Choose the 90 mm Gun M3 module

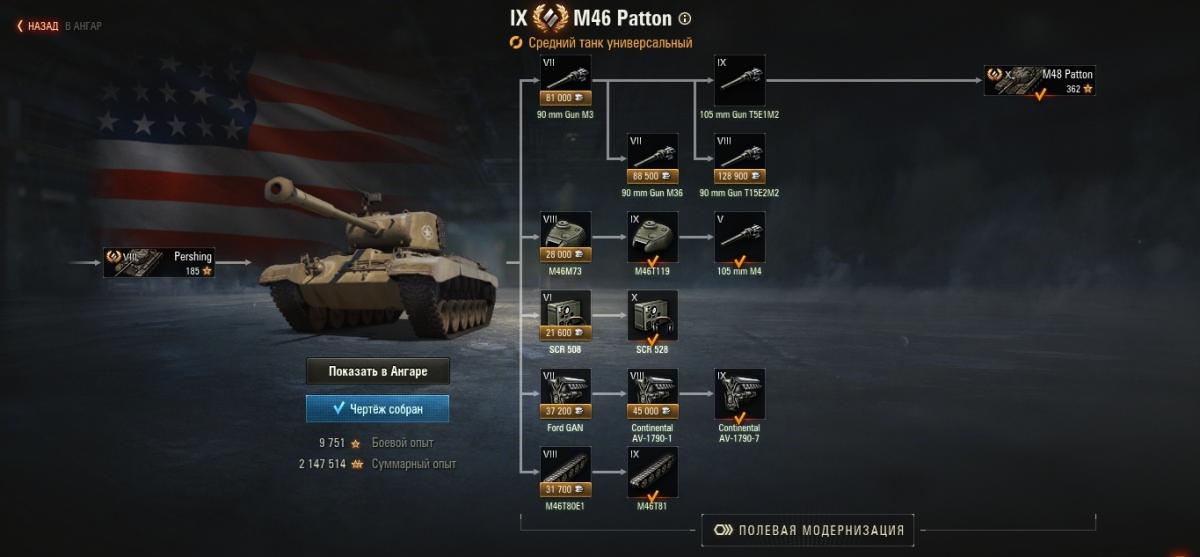565,80
